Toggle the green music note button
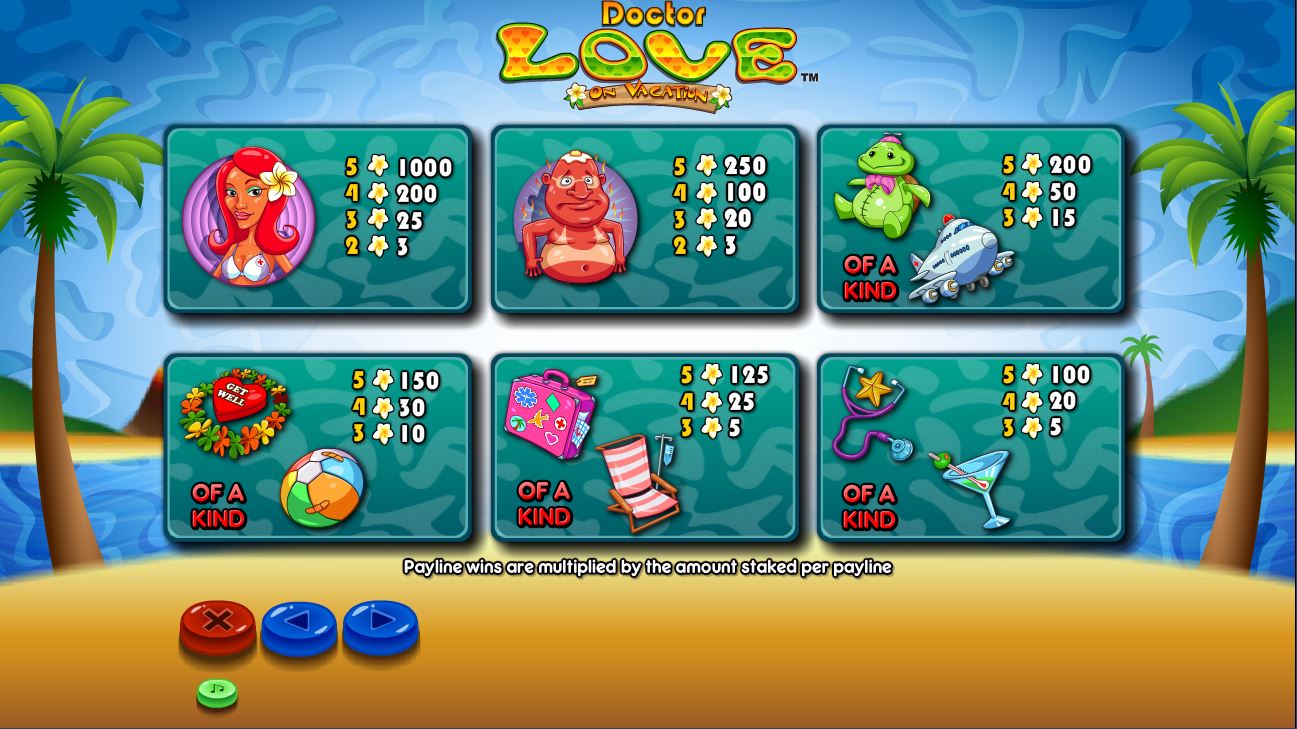 coord(217,691)
